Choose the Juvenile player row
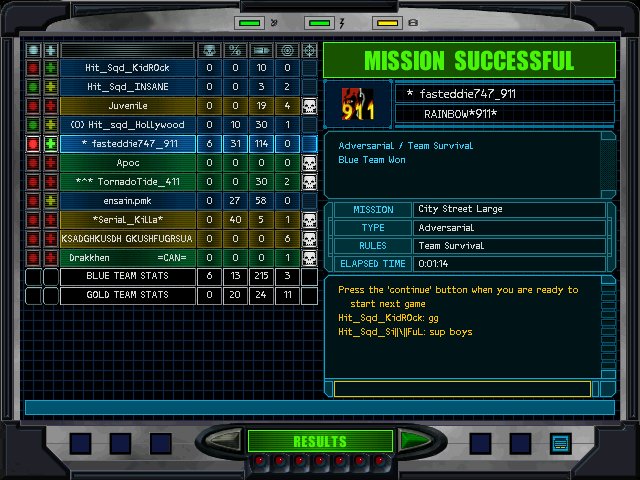640x480 pixels. pyautogui.click(x=128, y=106)
